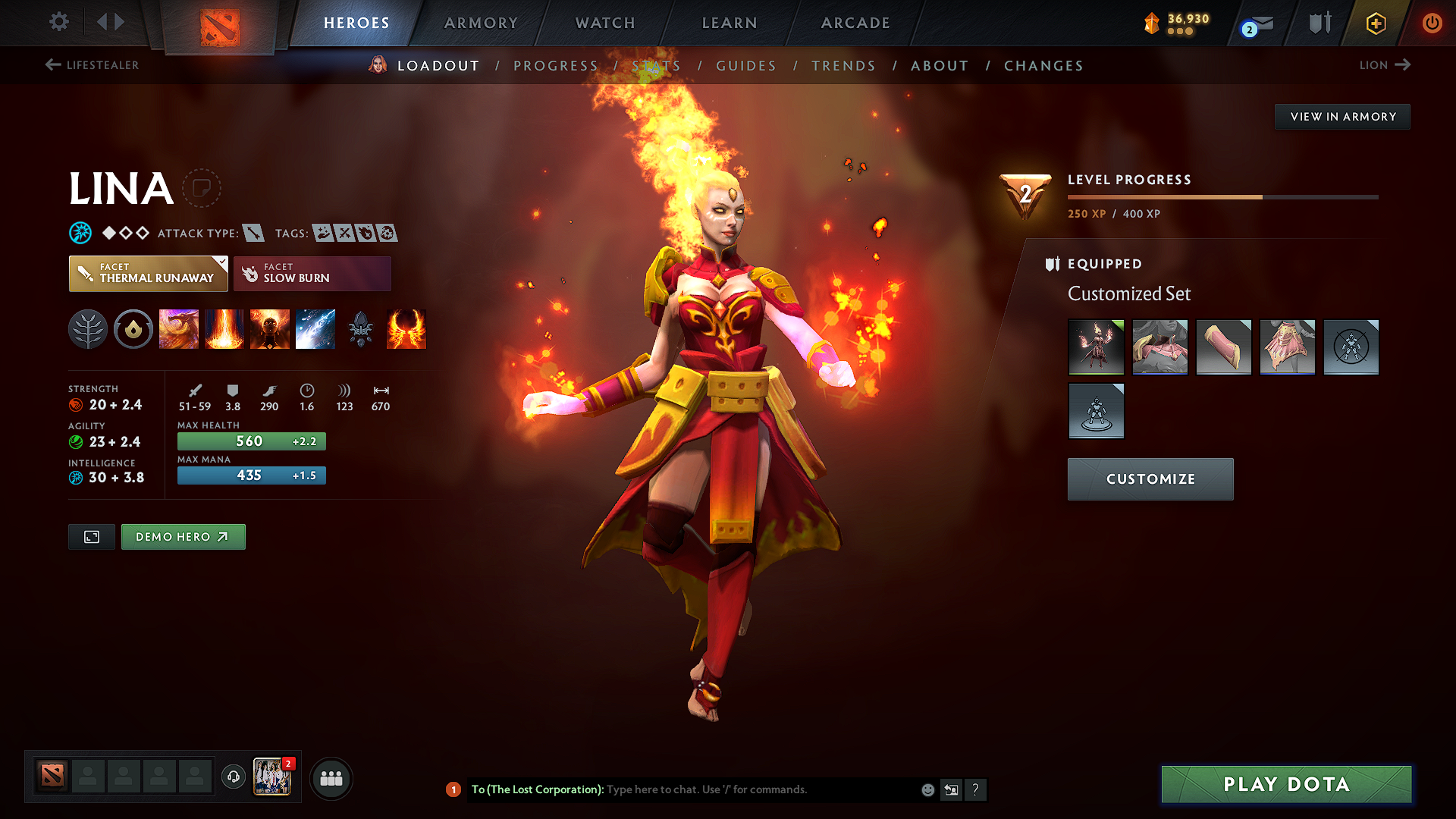This screenshot has height=819, width=1456.
Task: Toggle the empty base model slot in Equipped
Action: 1096,411
